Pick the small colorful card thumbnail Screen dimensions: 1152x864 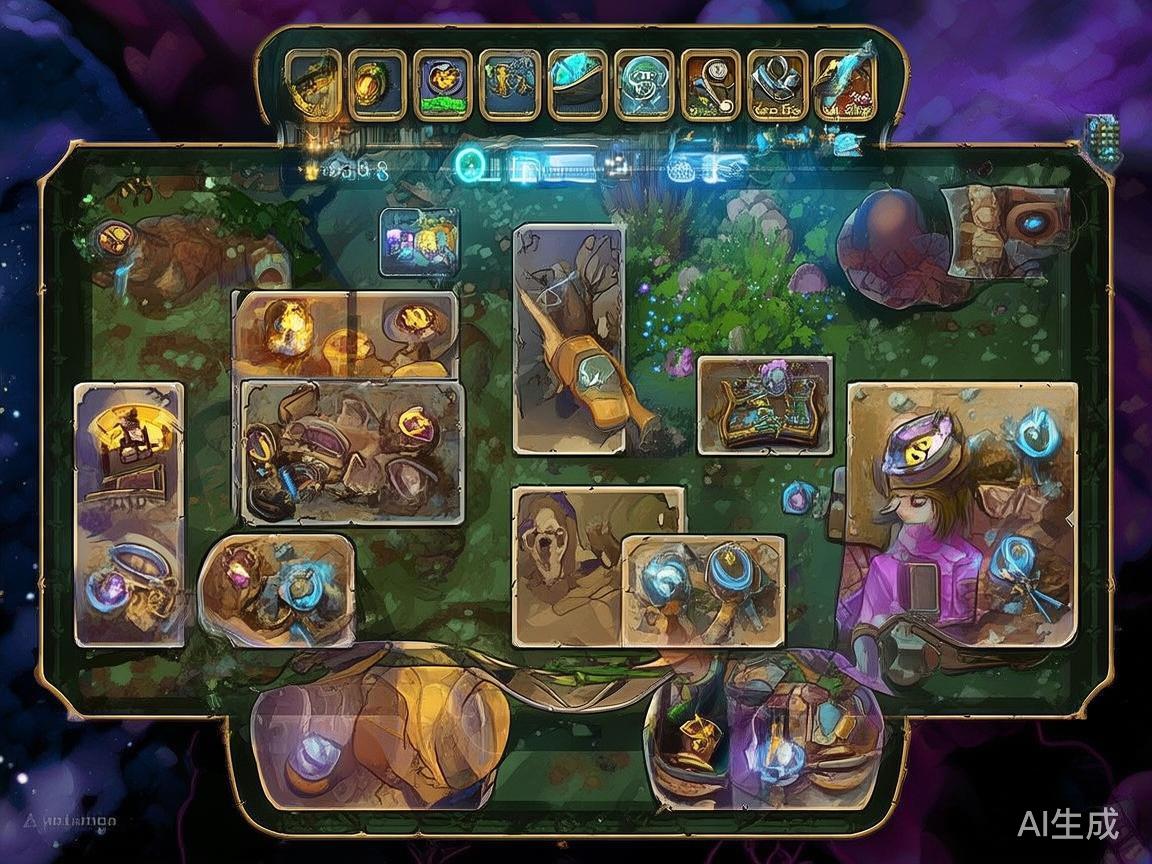[419, 241]
